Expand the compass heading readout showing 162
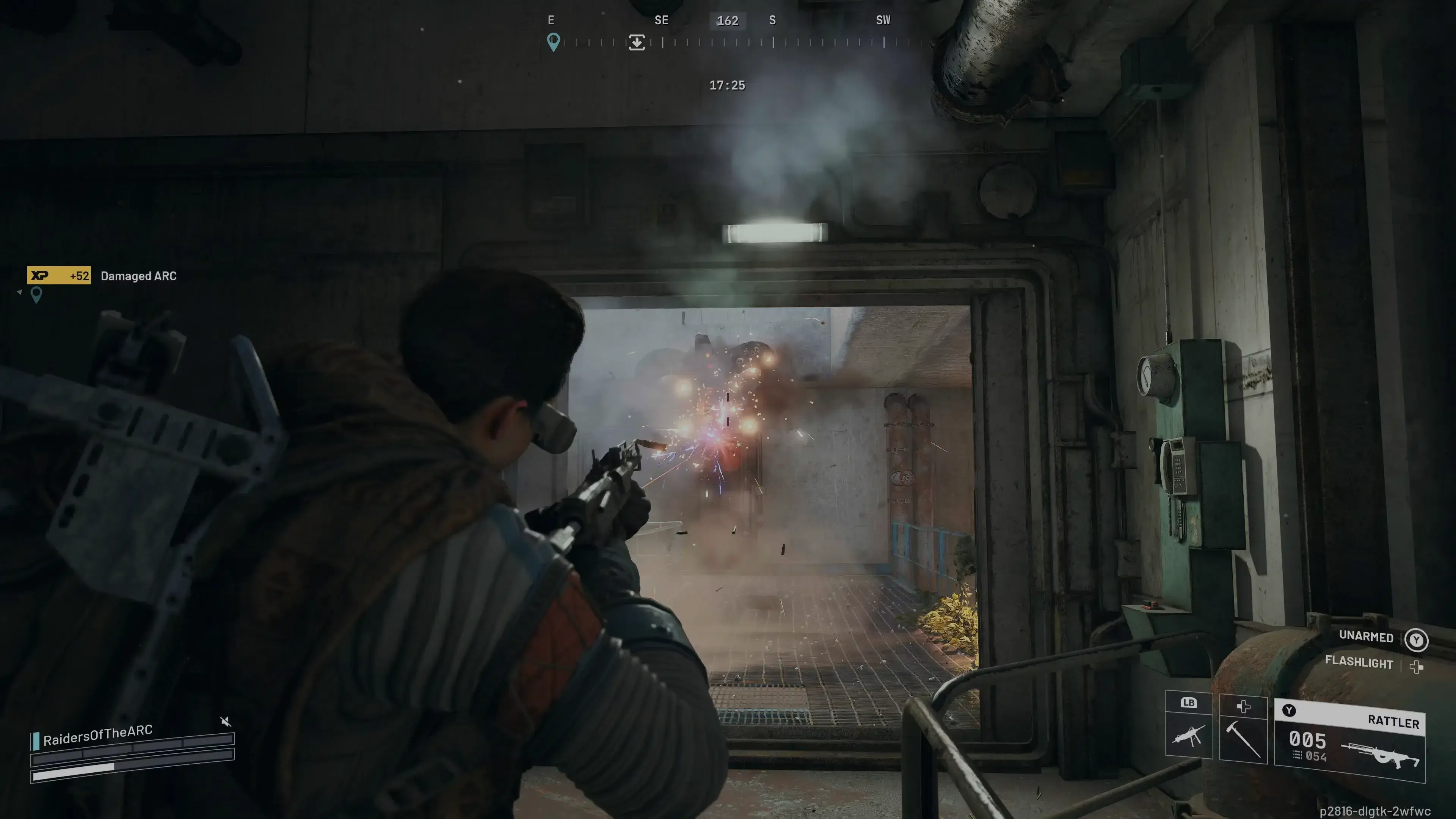This screenshot has width=1456, height=819. pos(728,20)
